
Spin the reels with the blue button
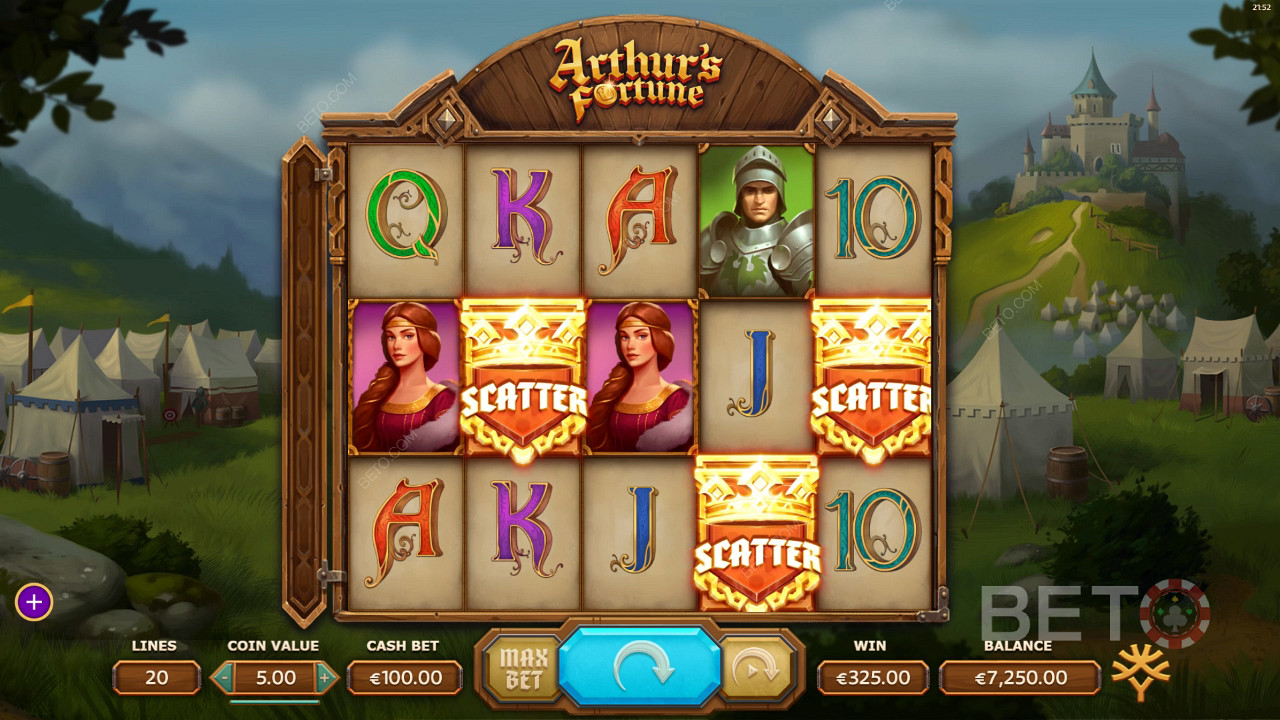tap(639, 669)
